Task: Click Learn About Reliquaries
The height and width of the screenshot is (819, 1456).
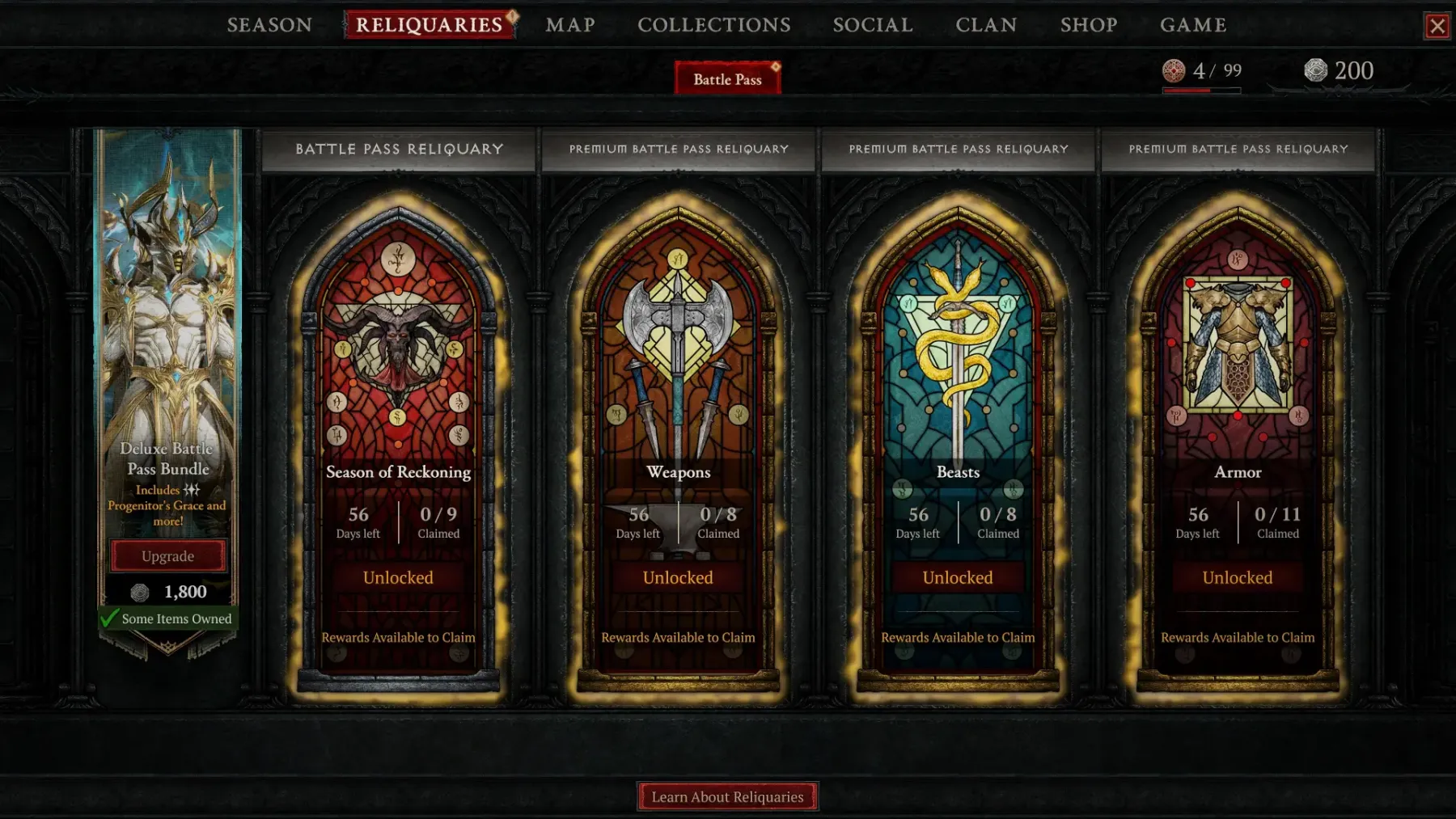Action: 727,796
